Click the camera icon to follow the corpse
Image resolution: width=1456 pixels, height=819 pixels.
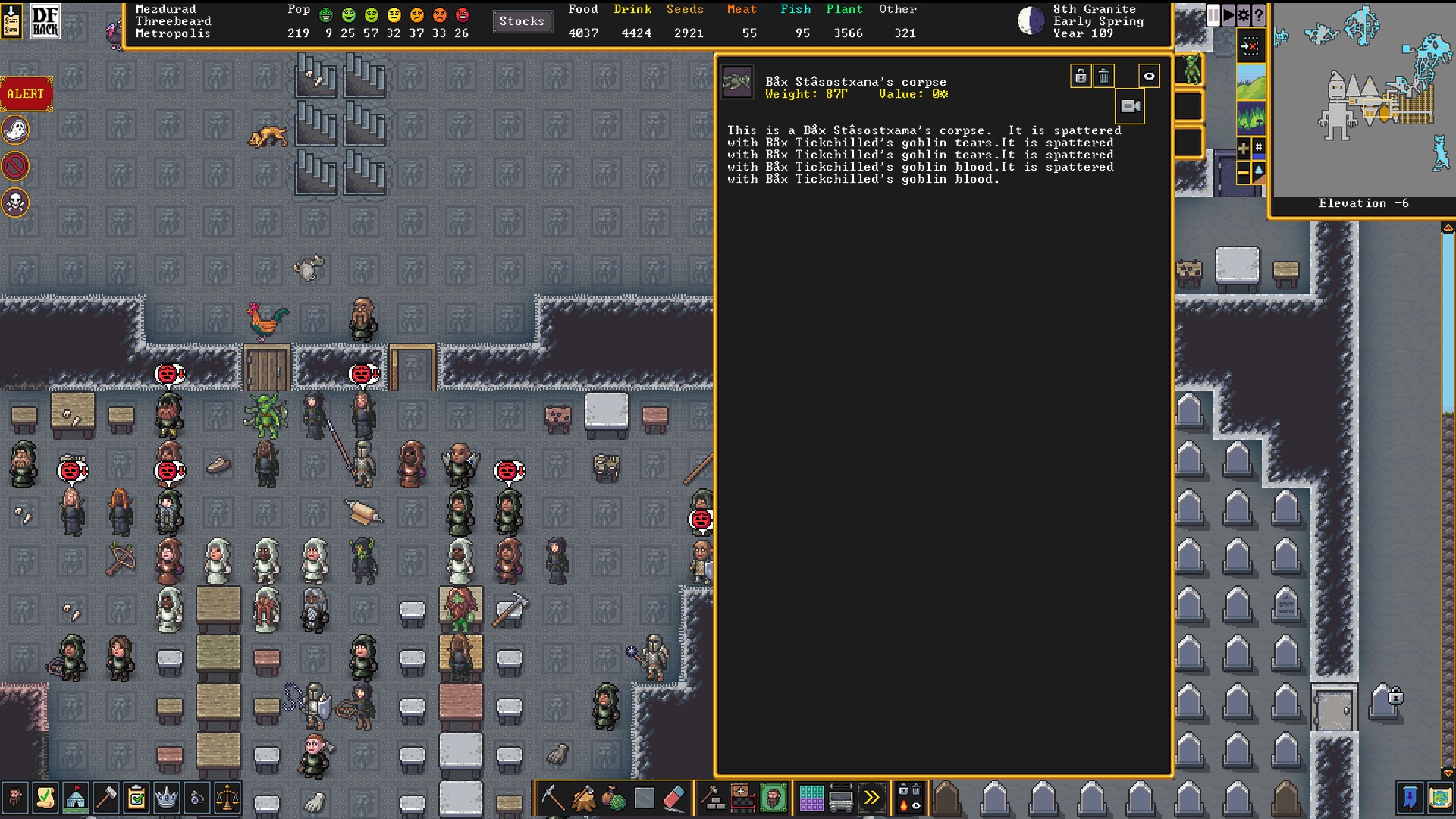coord(1130,107)
